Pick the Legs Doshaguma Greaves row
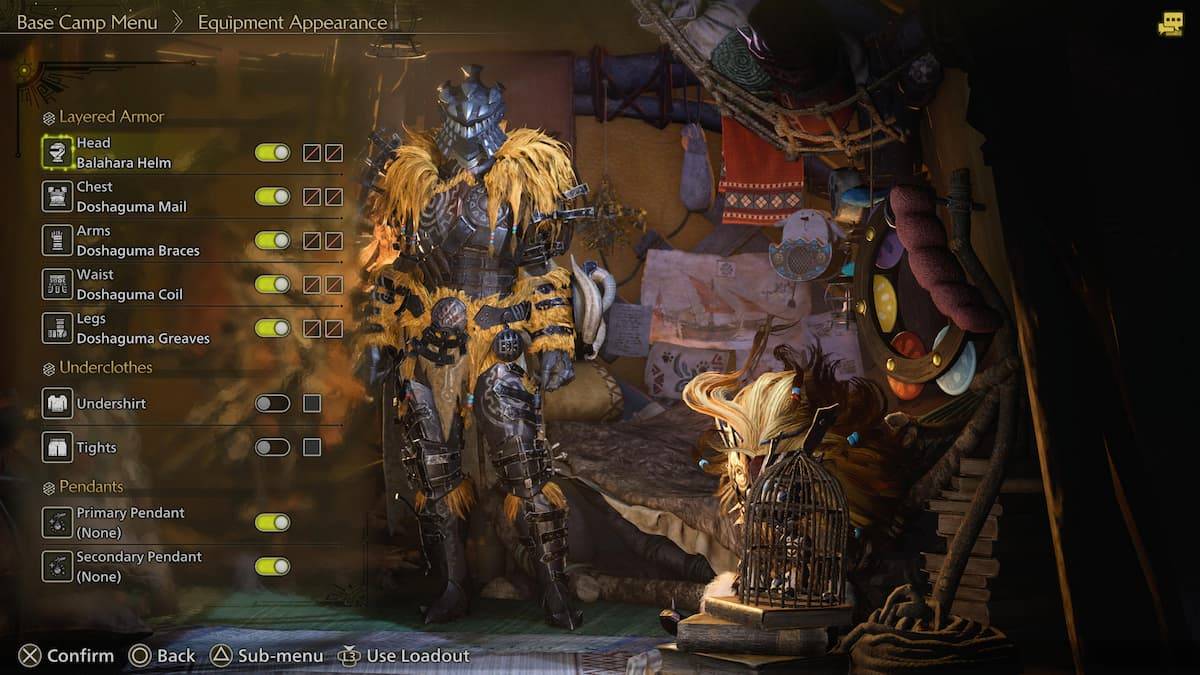 coord(142,329)
